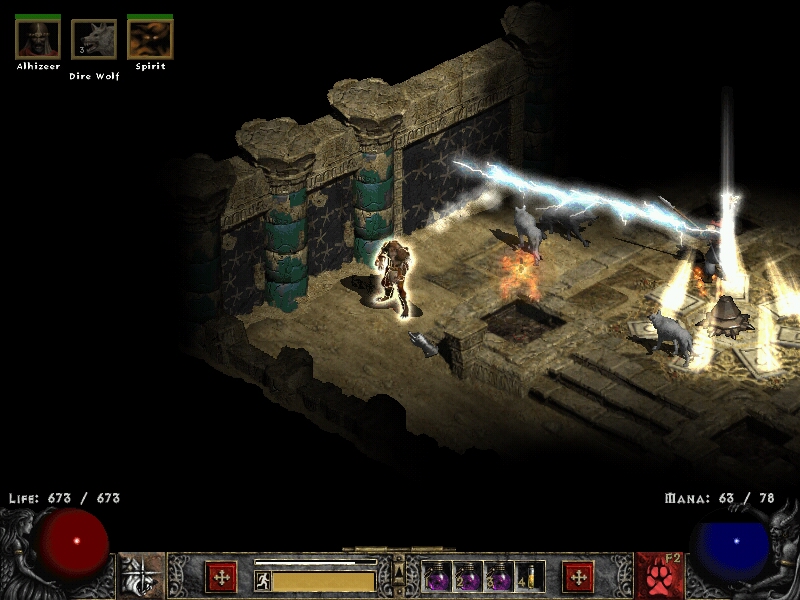Screen dimensions: 800x600
Task: Select the Alhizeer mercenary portrait
Action: [x=38, y=39]
